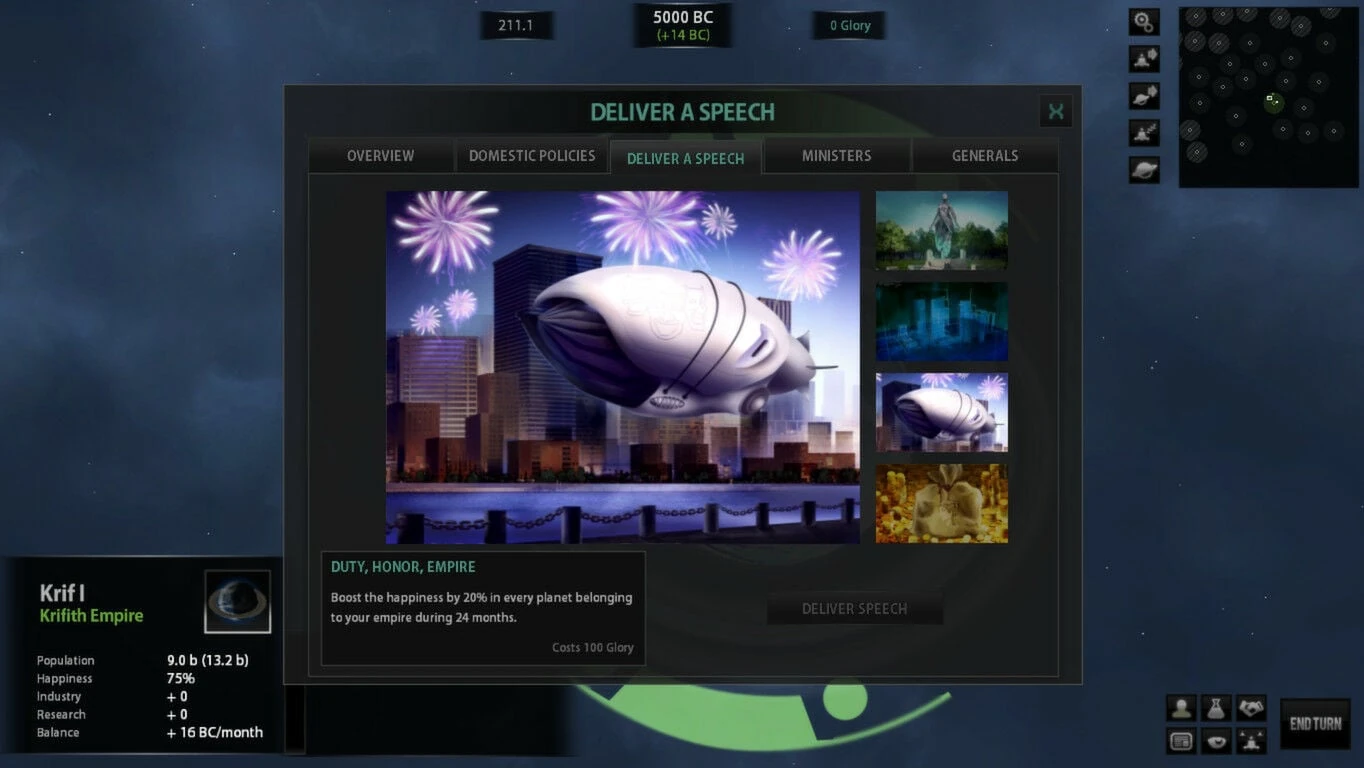End the current turn

(1315, 724)
